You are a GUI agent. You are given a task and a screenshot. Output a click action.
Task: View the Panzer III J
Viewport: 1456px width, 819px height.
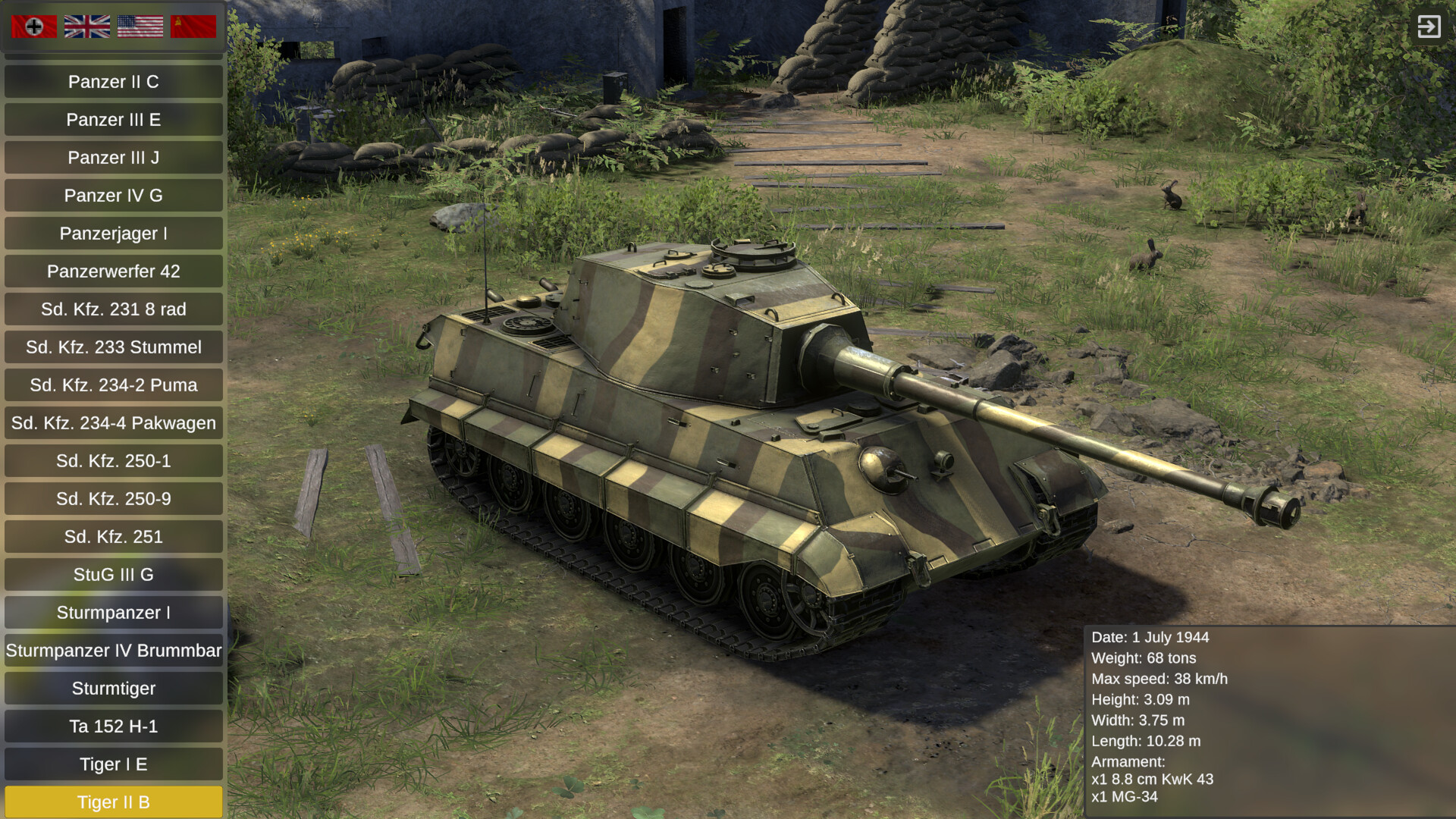pyautogui.click(x=113, y=157)
